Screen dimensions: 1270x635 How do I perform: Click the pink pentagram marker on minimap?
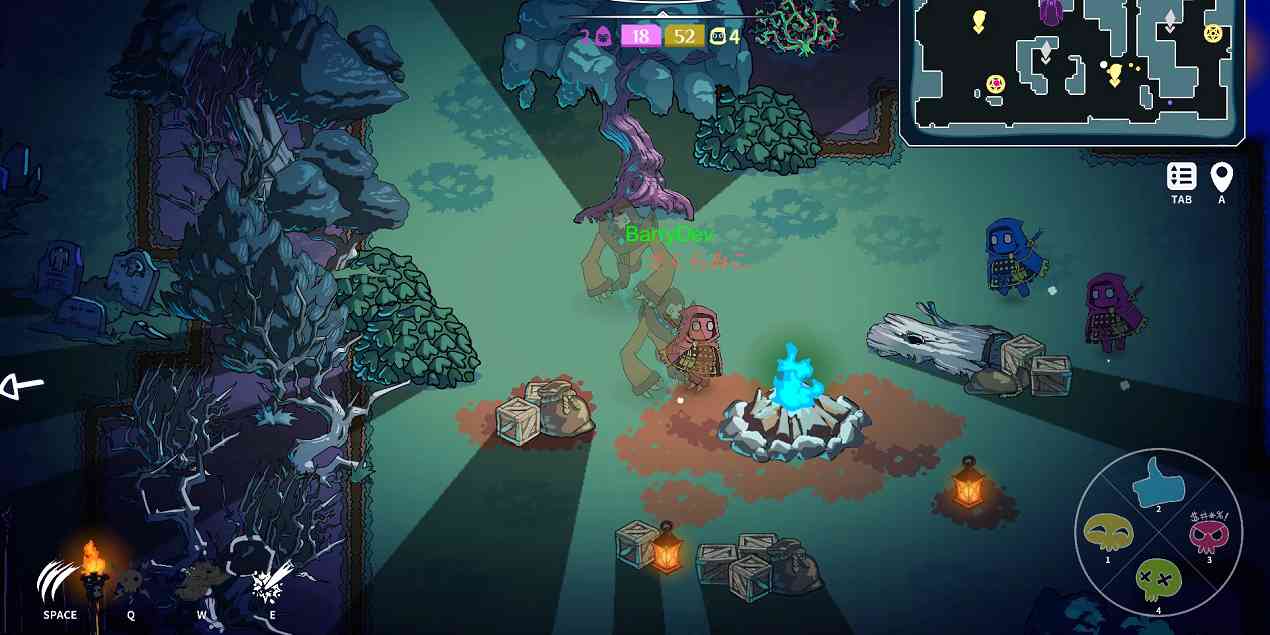pyautogui.click(x=995, y=84)
